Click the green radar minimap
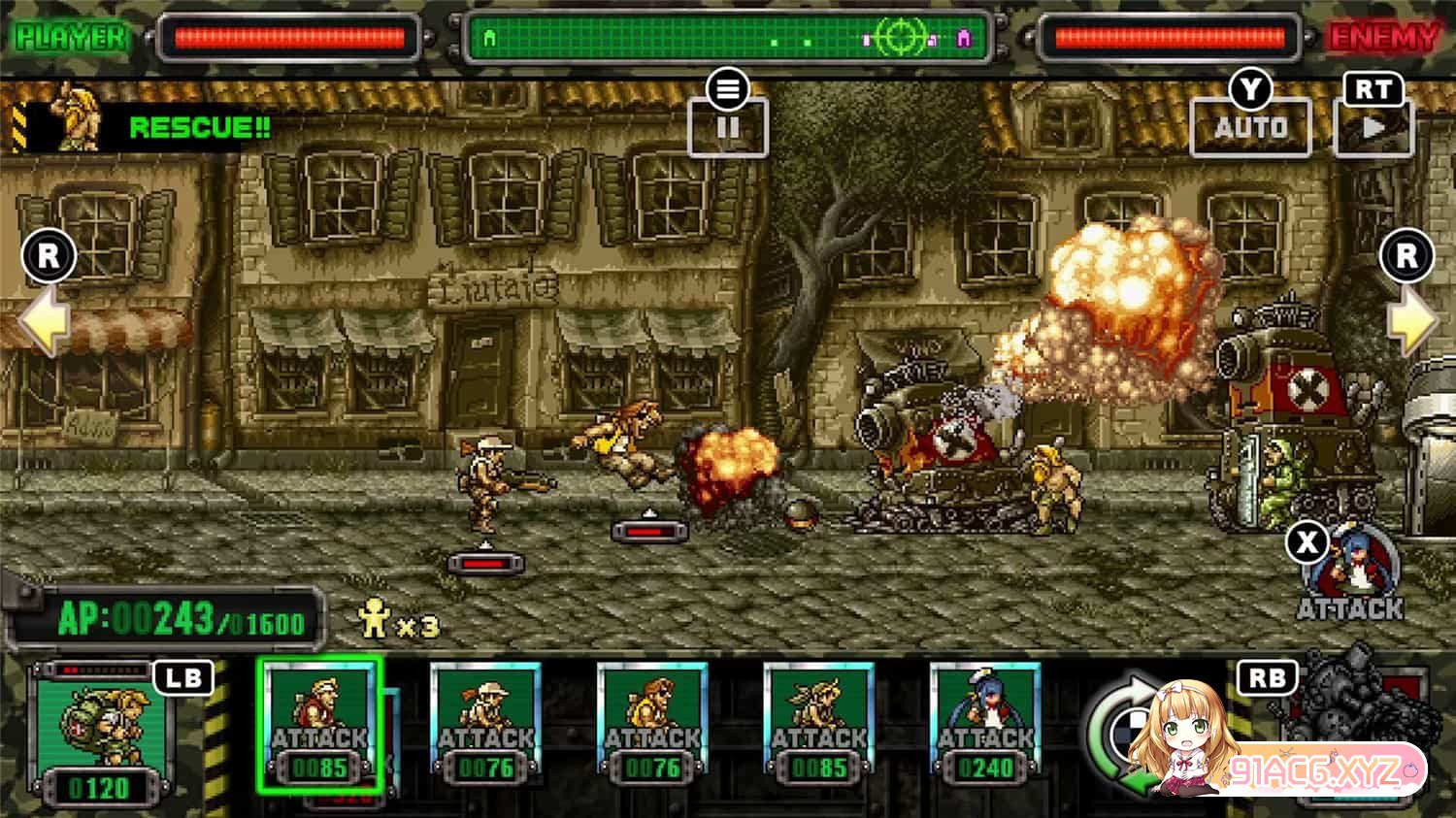This screenshot has height=818, width=1456. point(728,39)
